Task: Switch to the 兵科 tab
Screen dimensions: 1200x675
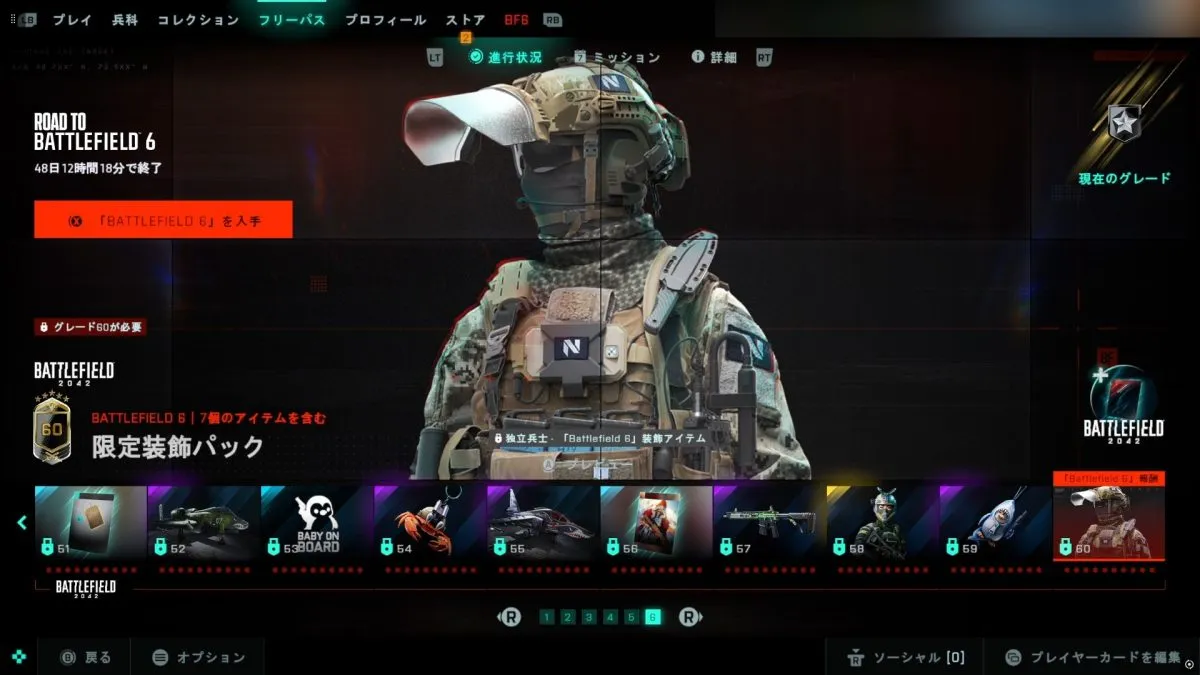Action: click(x=125, y=20)
